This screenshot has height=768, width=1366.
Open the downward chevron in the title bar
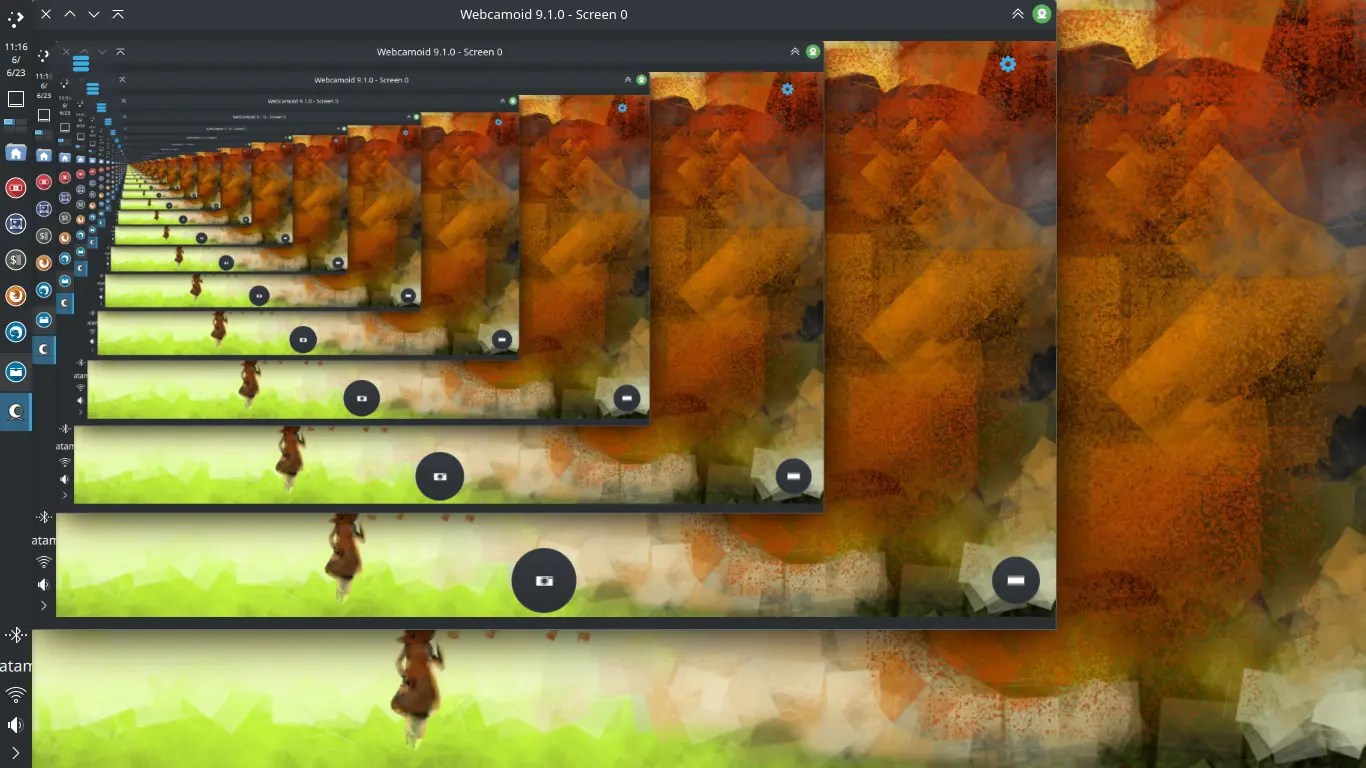click(93, 14)
